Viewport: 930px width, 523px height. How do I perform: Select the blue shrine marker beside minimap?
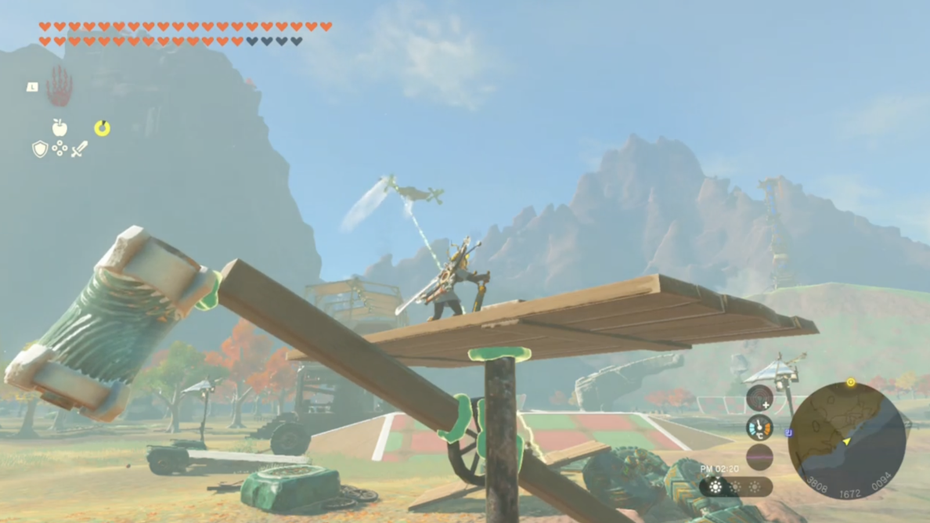(788, 433)
